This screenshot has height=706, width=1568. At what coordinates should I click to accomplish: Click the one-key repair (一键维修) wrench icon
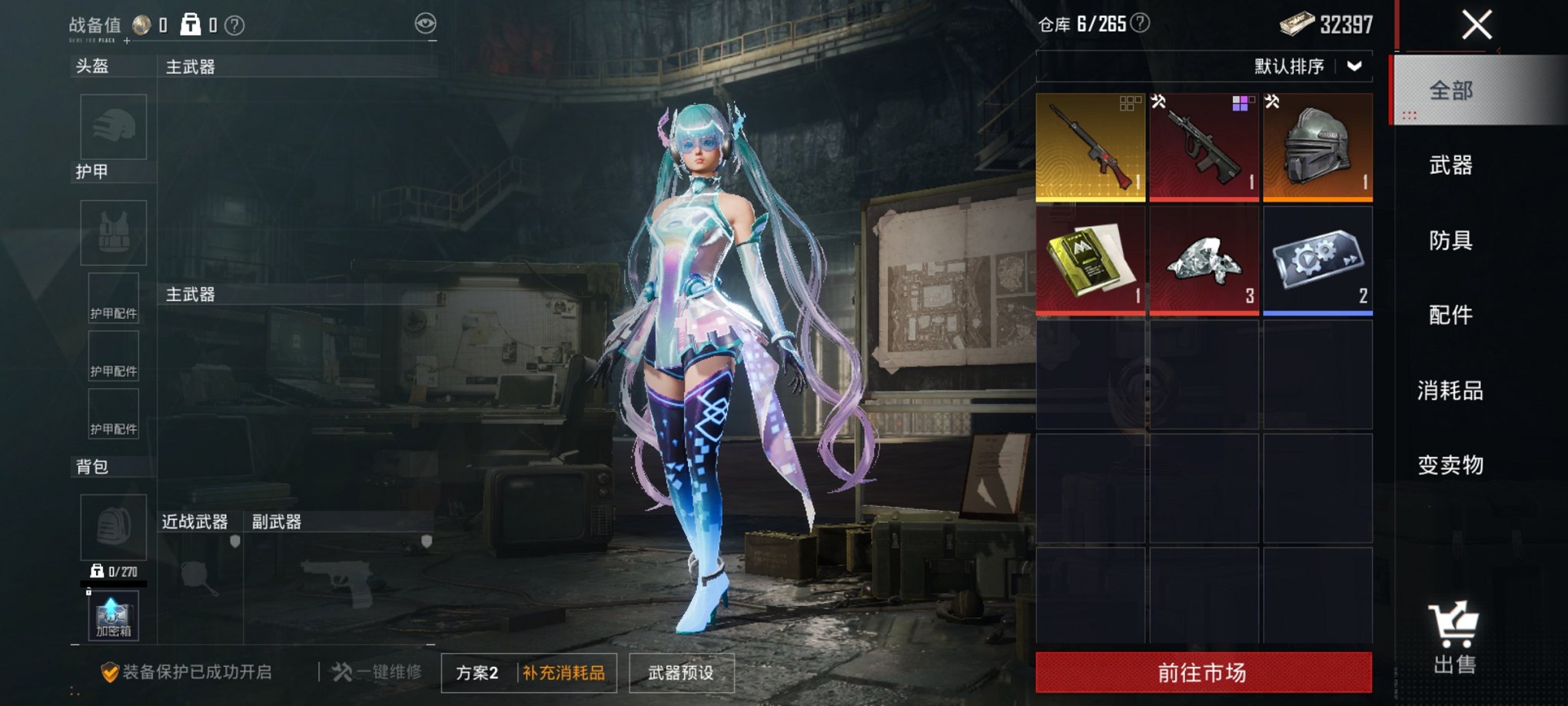(x=344, y=670)
